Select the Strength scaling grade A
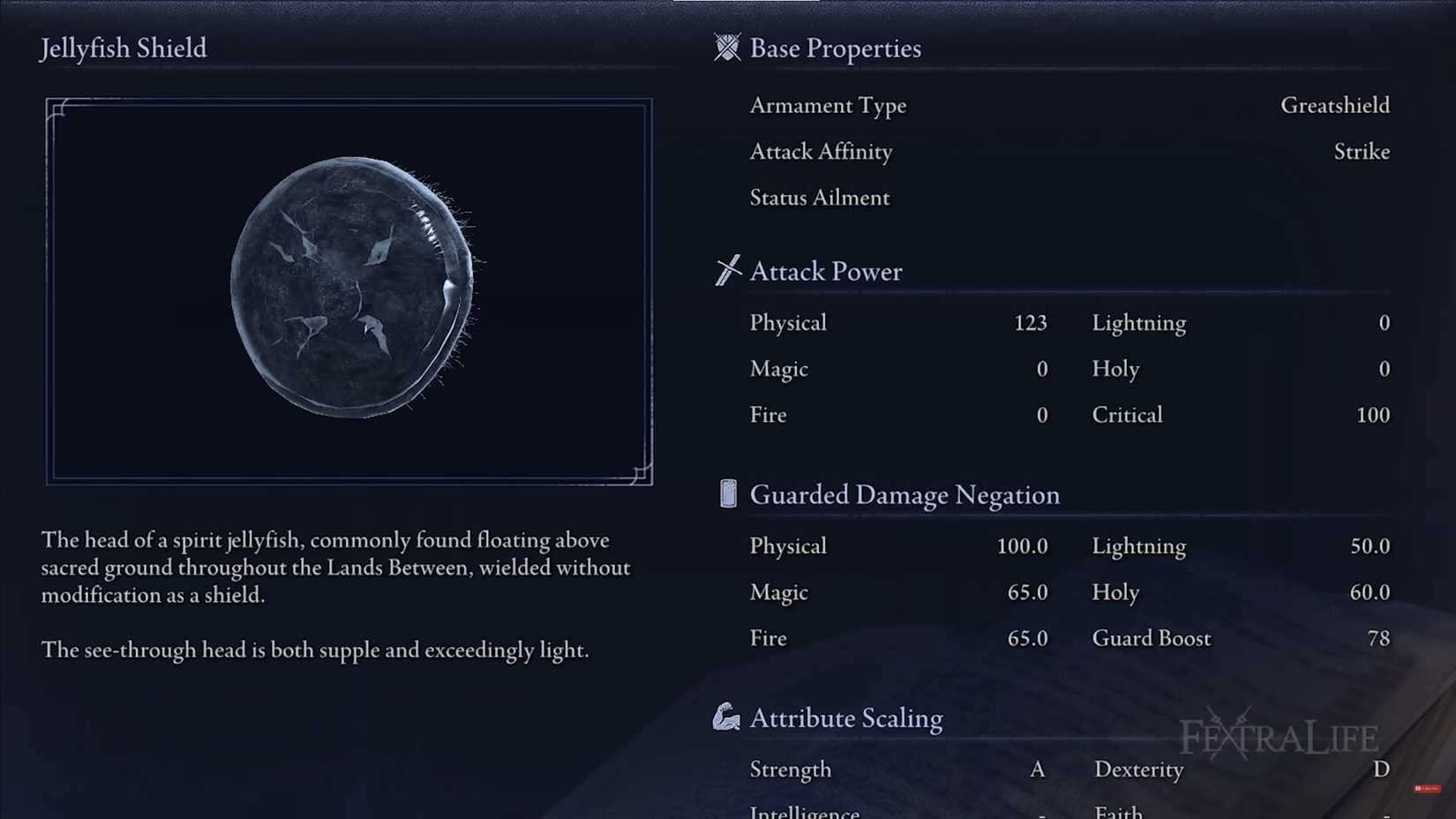This screenshot has width=1456, height=819. (x=1037, y=770)
